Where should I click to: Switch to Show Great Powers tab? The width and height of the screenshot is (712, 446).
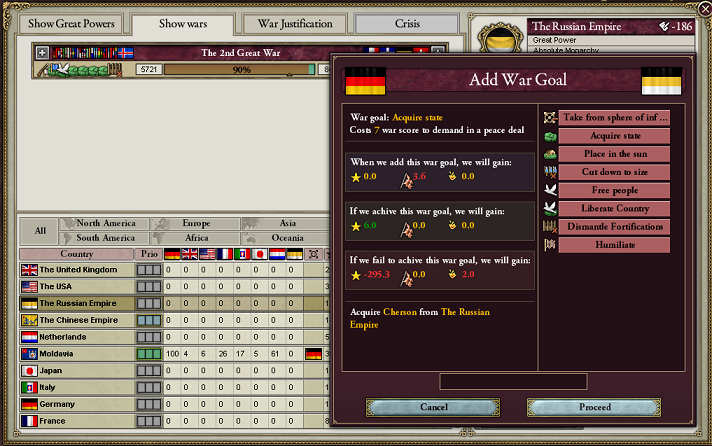coord(66,24)
